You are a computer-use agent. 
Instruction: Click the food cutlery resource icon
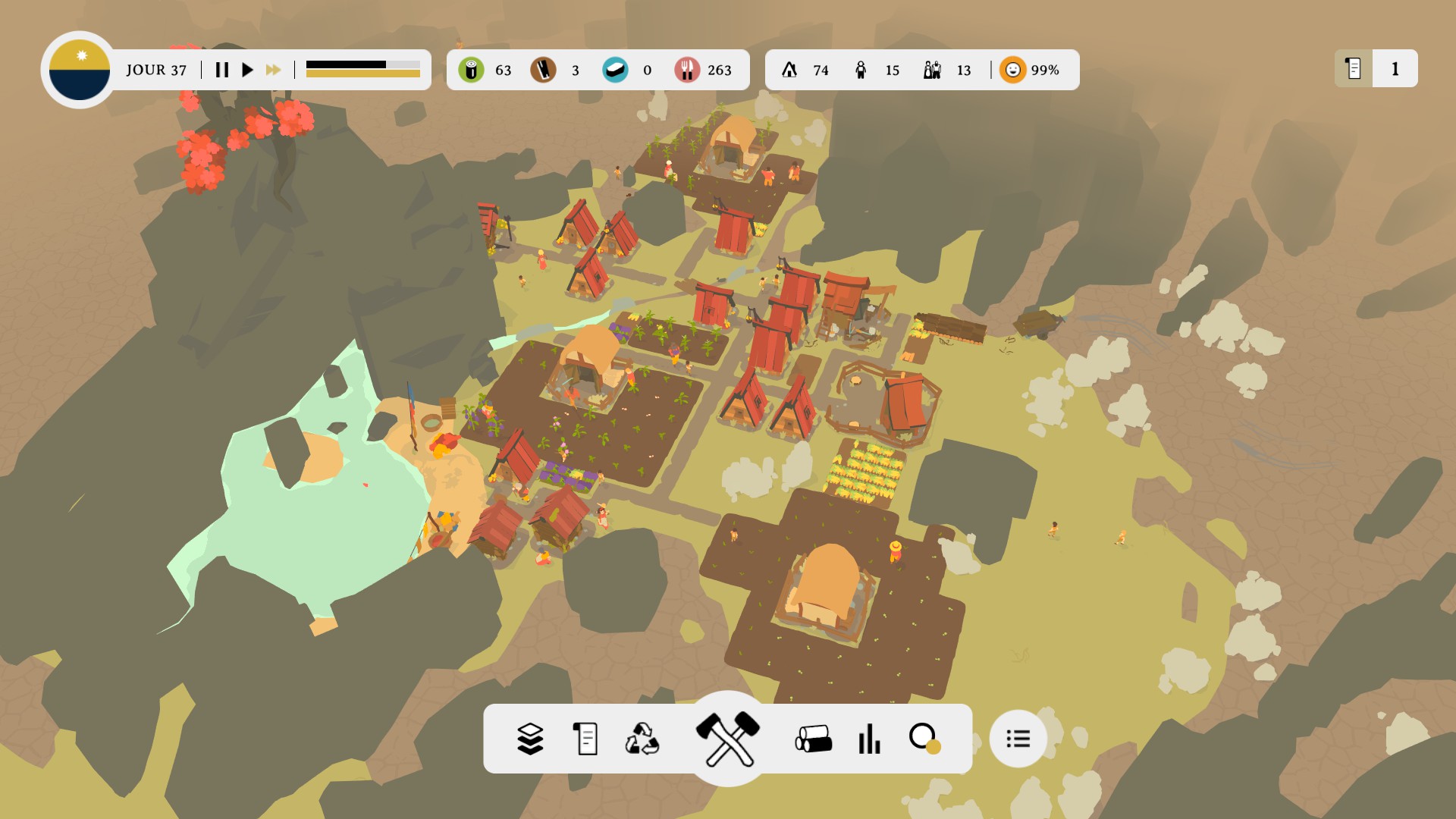(686, 70)
